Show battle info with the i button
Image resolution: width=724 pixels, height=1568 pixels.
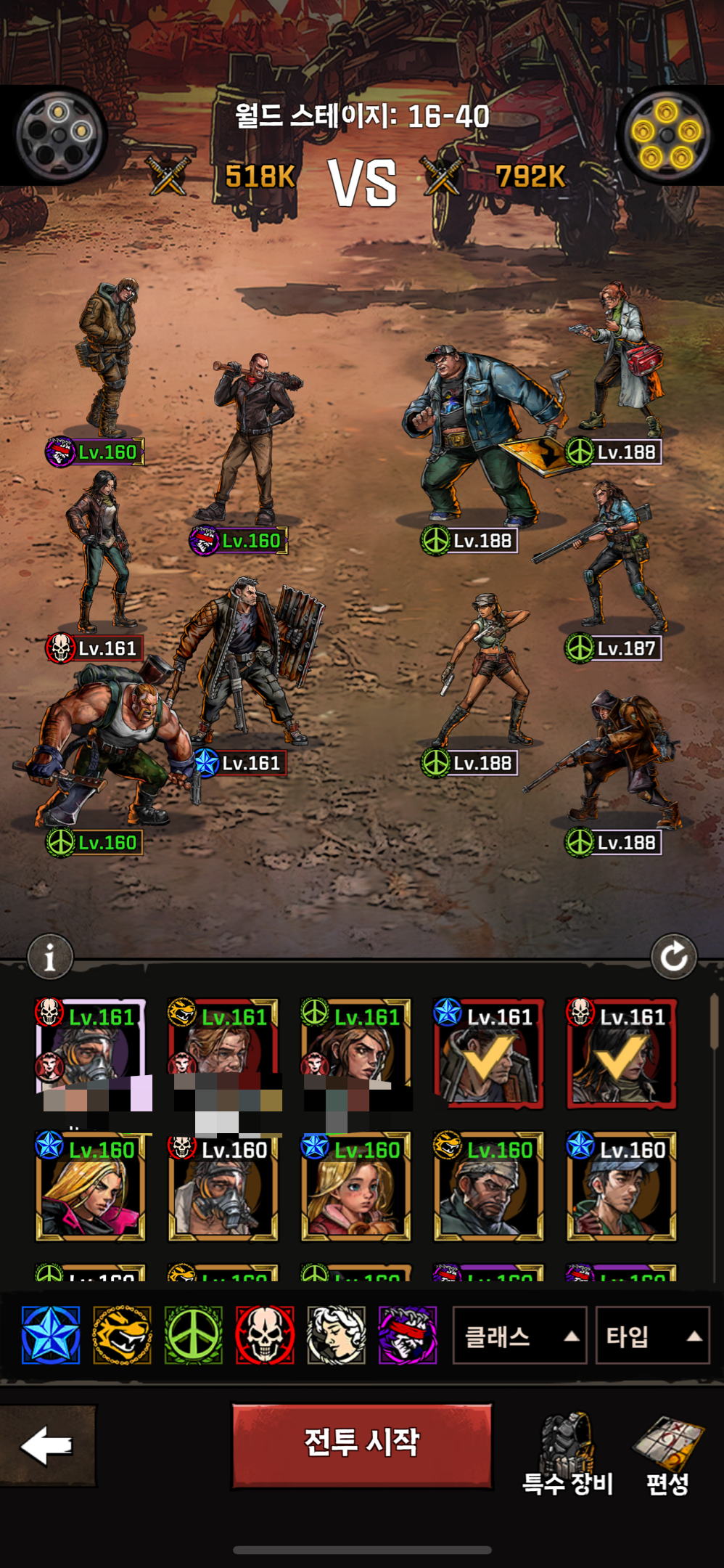(50, 957)
